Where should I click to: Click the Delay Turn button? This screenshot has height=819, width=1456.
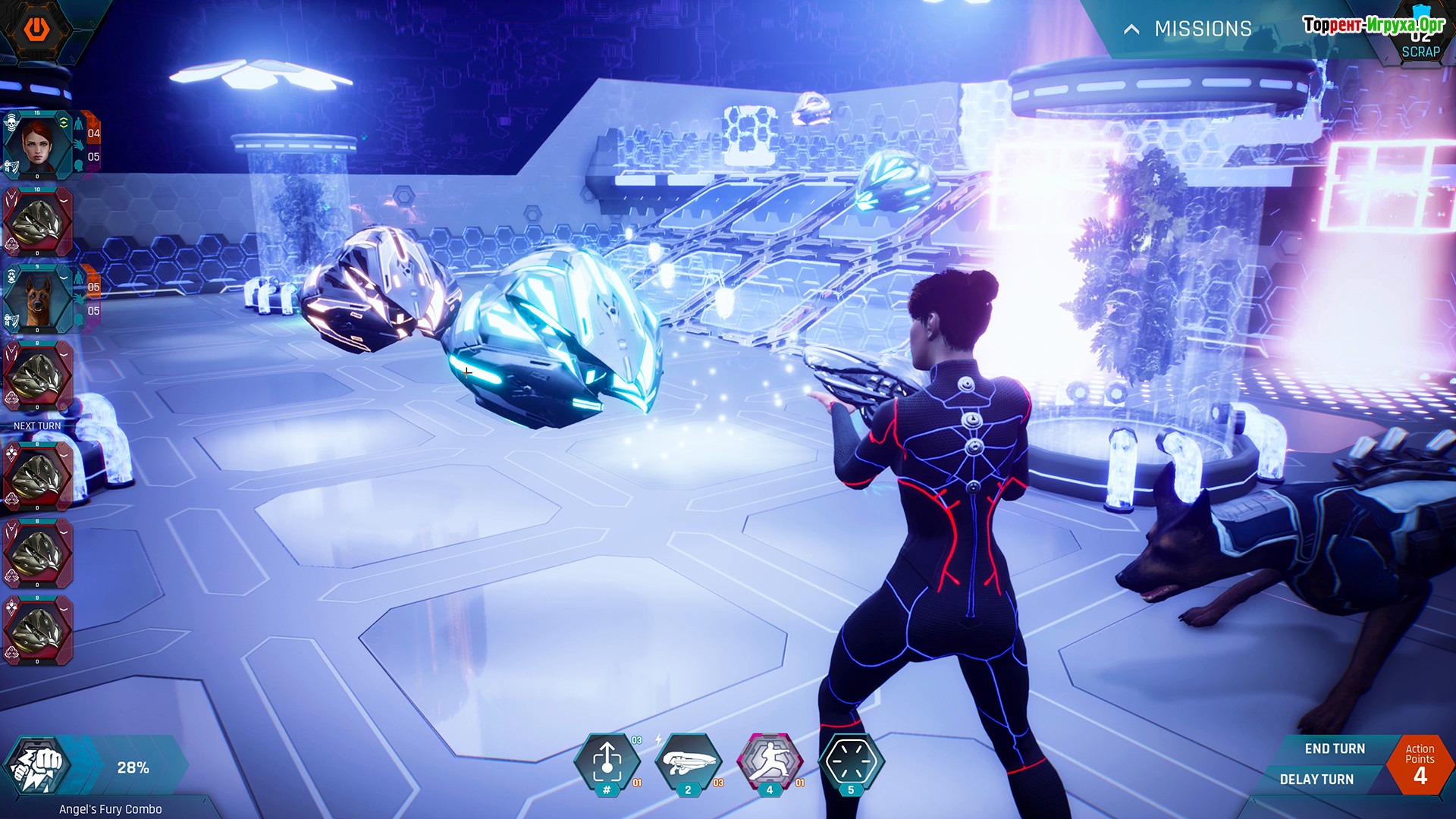pos(1316,779)
